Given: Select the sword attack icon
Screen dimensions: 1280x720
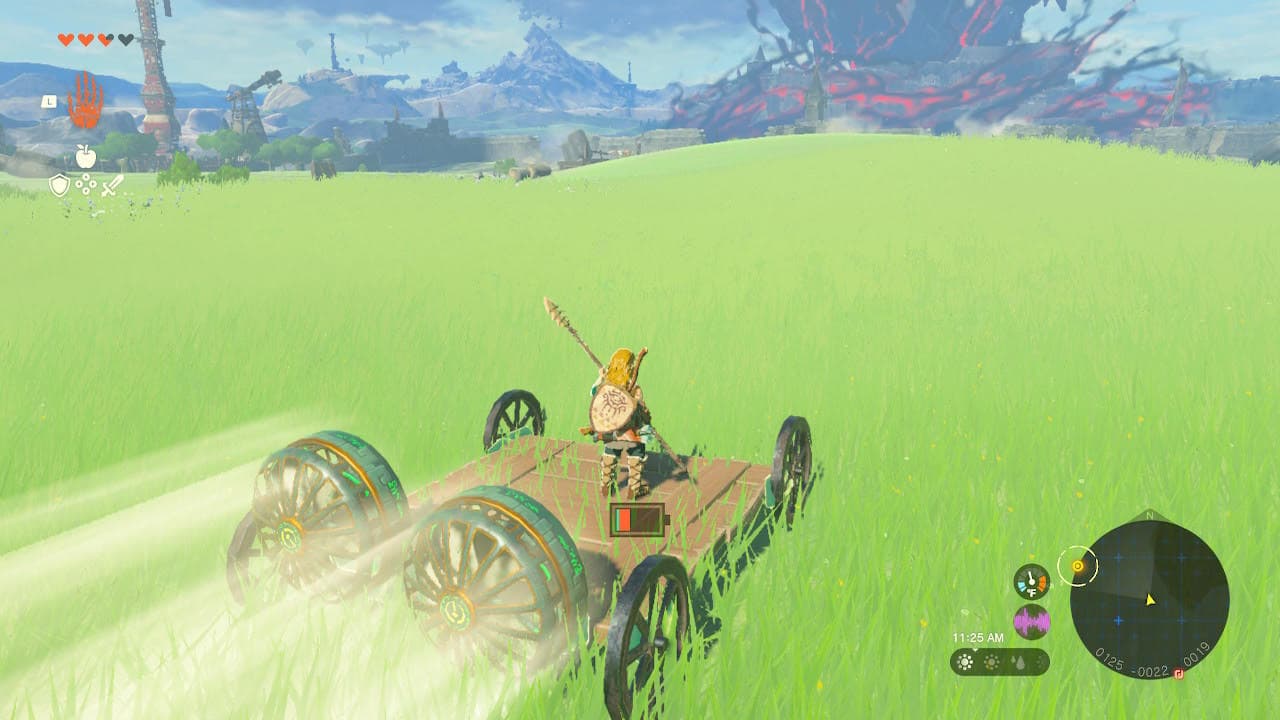Looking at the screenshot, I should click(110, 187).
